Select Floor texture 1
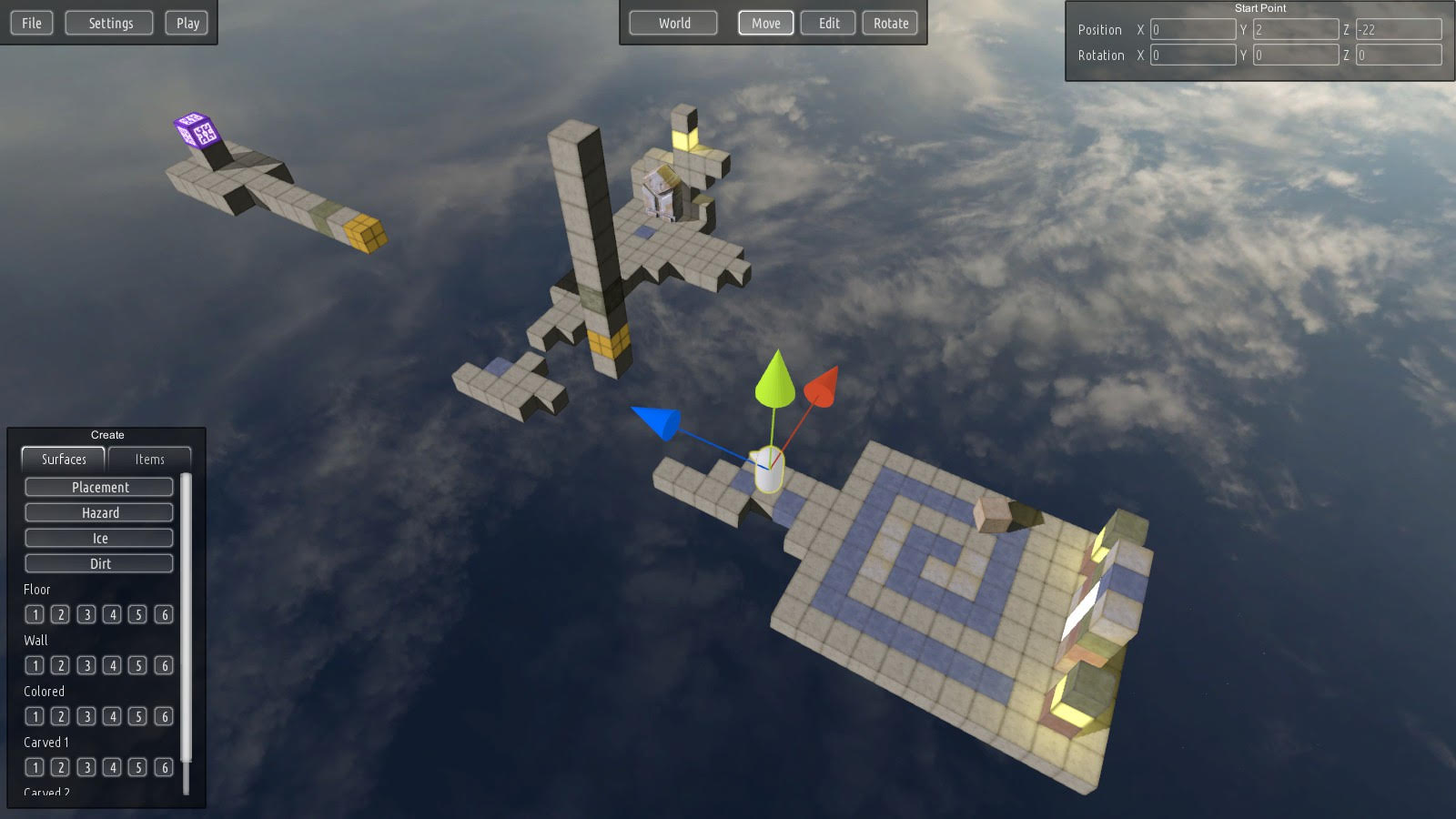The image size is (1456, 819). pyautogui.click(x=35, y=614)
